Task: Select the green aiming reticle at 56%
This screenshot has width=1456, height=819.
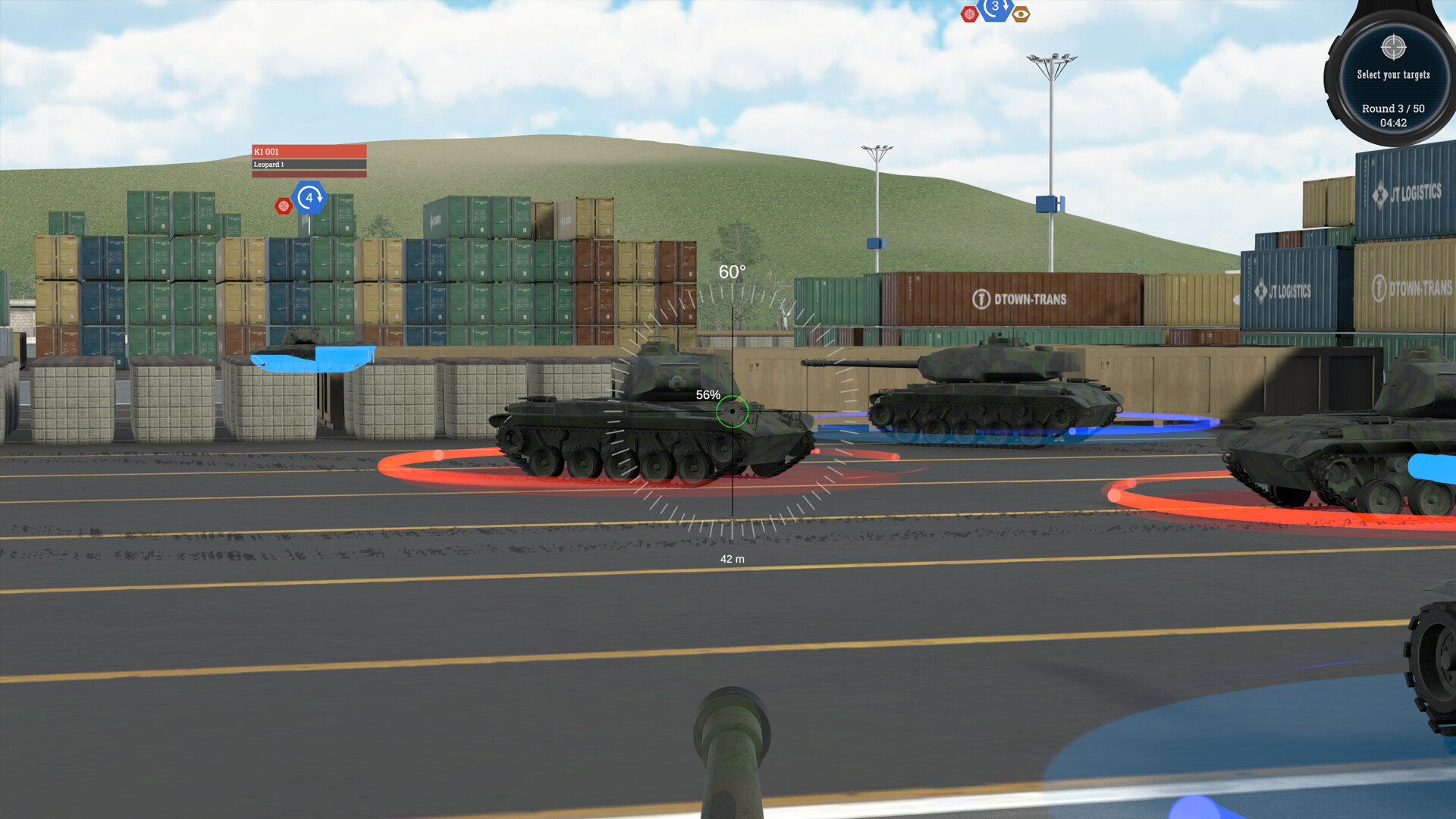Action: [731, 411]
